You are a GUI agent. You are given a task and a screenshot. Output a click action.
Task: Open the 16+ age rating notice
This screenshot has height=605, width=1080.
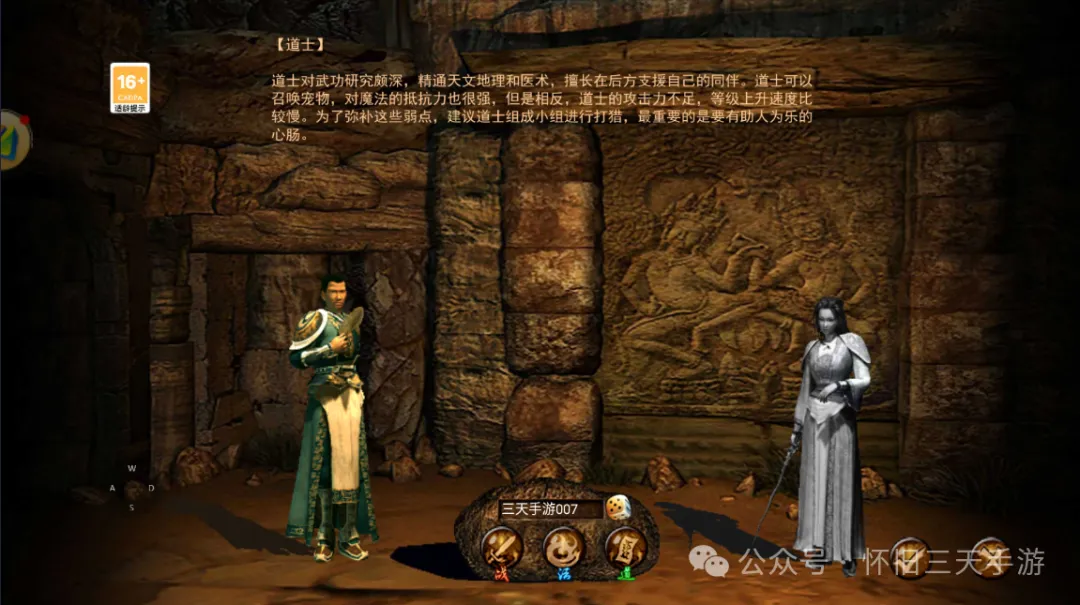130,88
